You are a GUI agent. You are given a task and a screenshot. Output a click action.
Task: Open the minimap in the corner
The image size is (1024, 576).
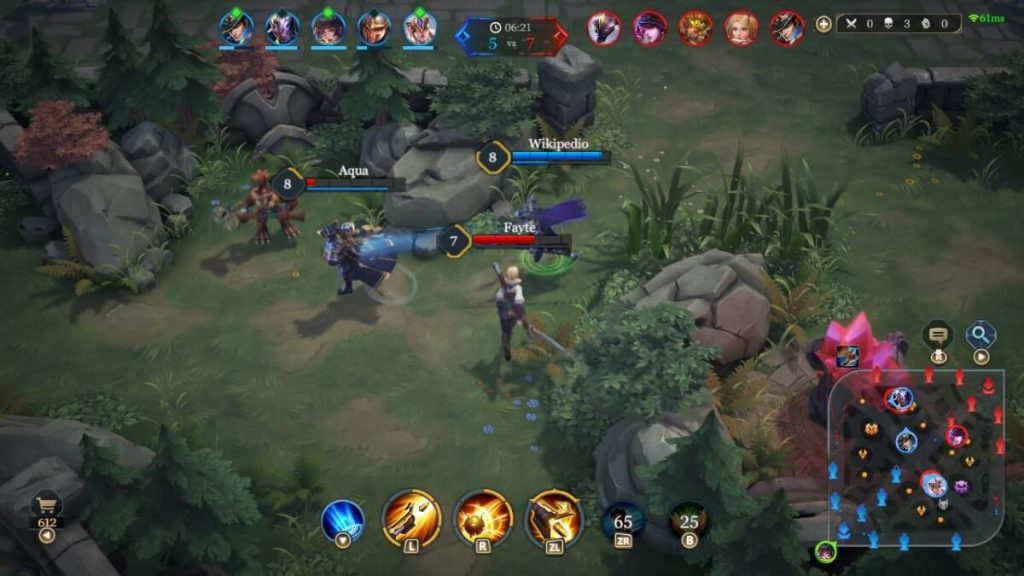coord(915,455)
